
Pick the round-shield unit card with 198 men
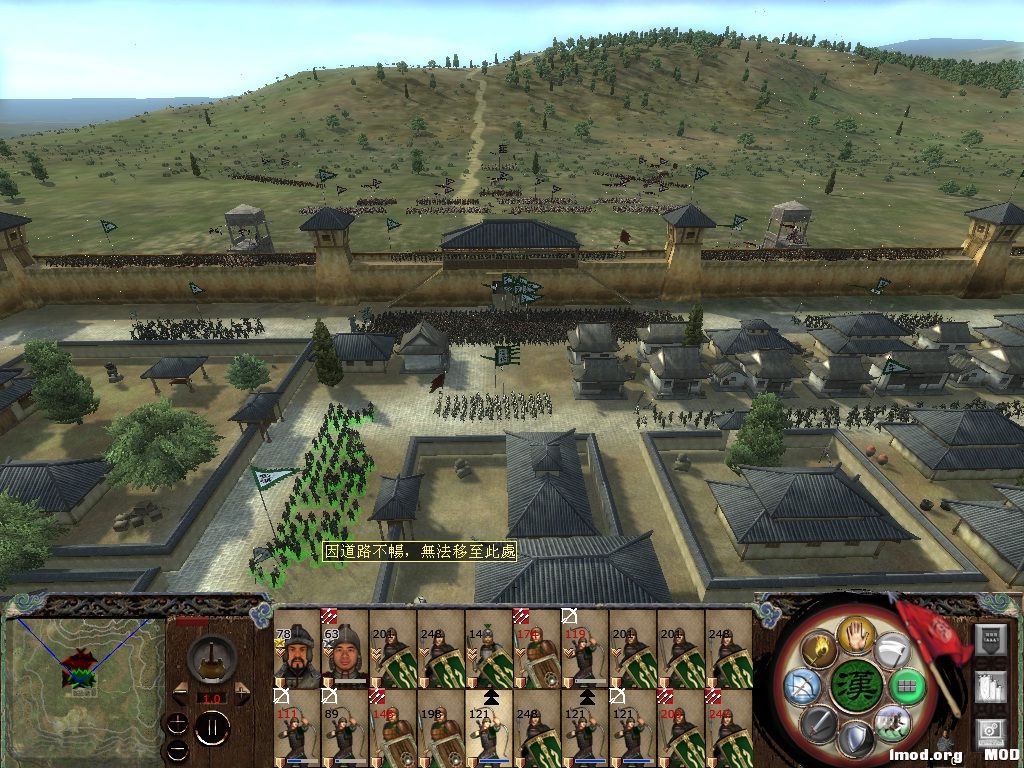[x=440, y=730]
